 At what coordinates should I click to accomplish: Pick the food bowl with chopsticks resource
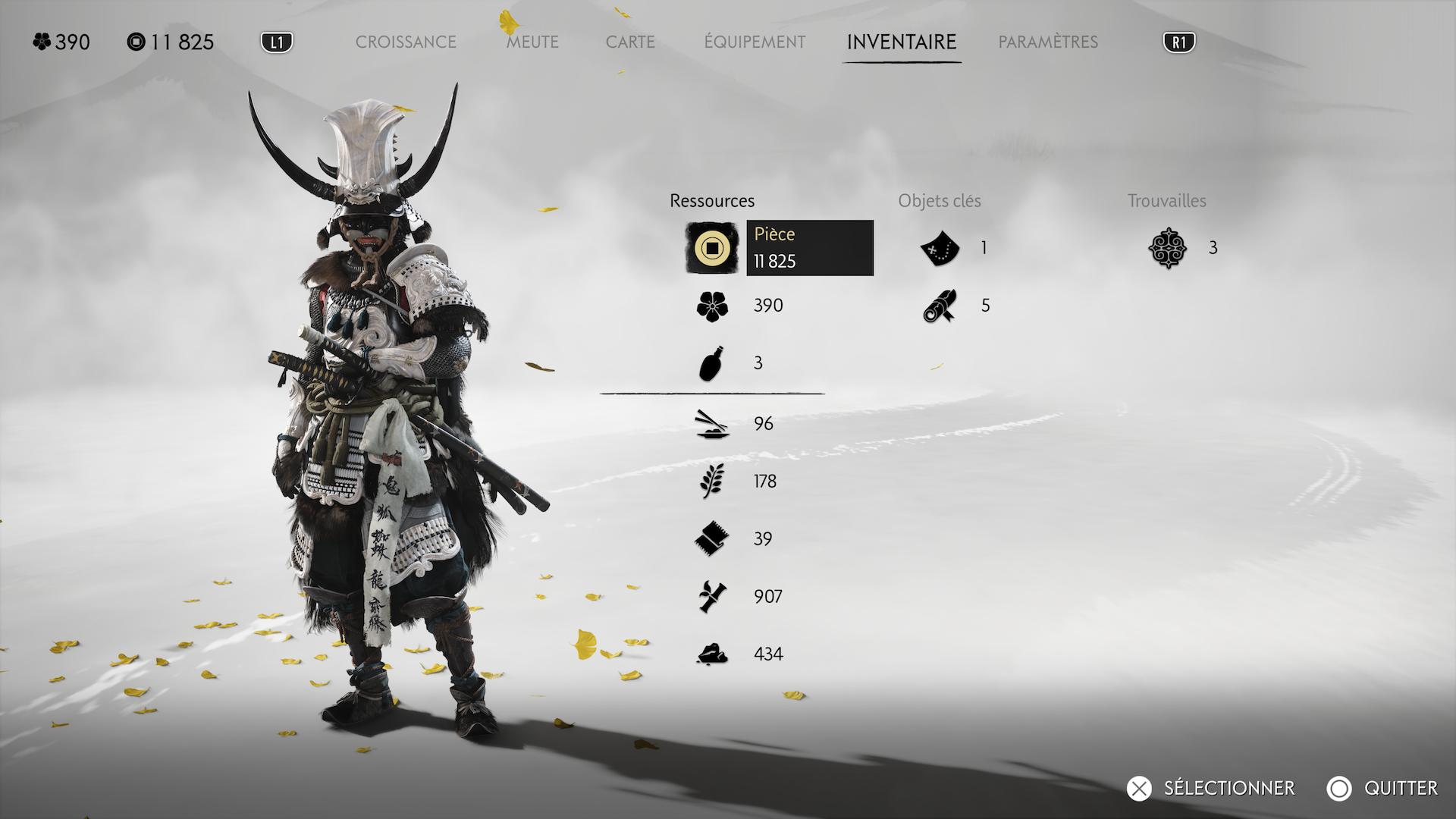[x=712, y=424]
